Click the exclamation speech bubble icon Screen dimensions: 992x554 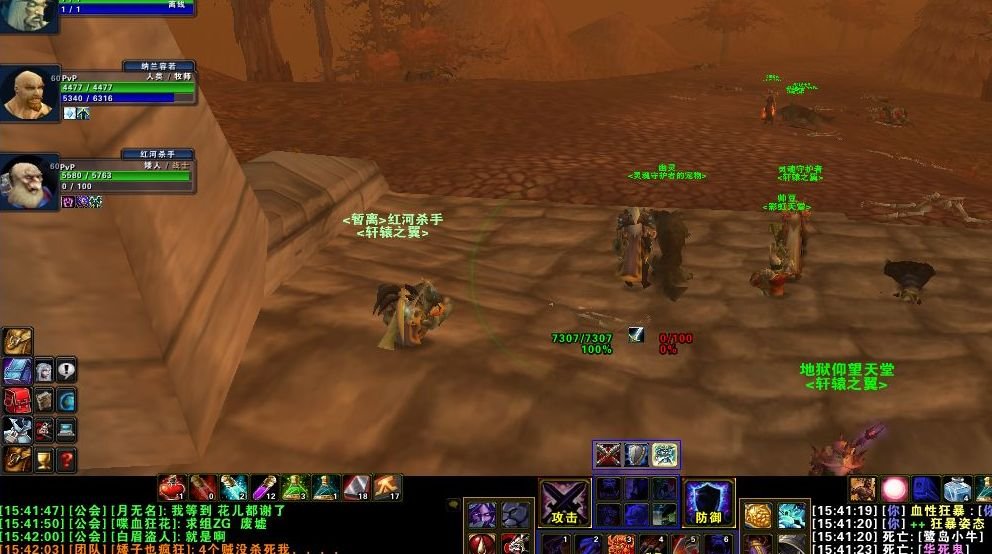coord(66,371)
